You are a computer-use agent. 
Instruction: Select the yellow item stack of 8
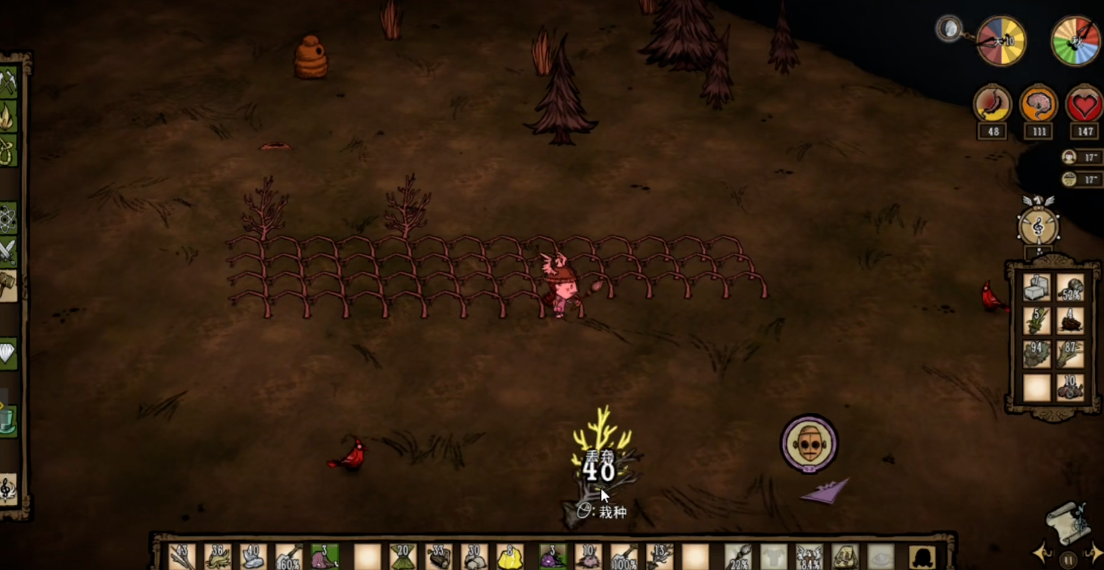[x=510, y=556]
